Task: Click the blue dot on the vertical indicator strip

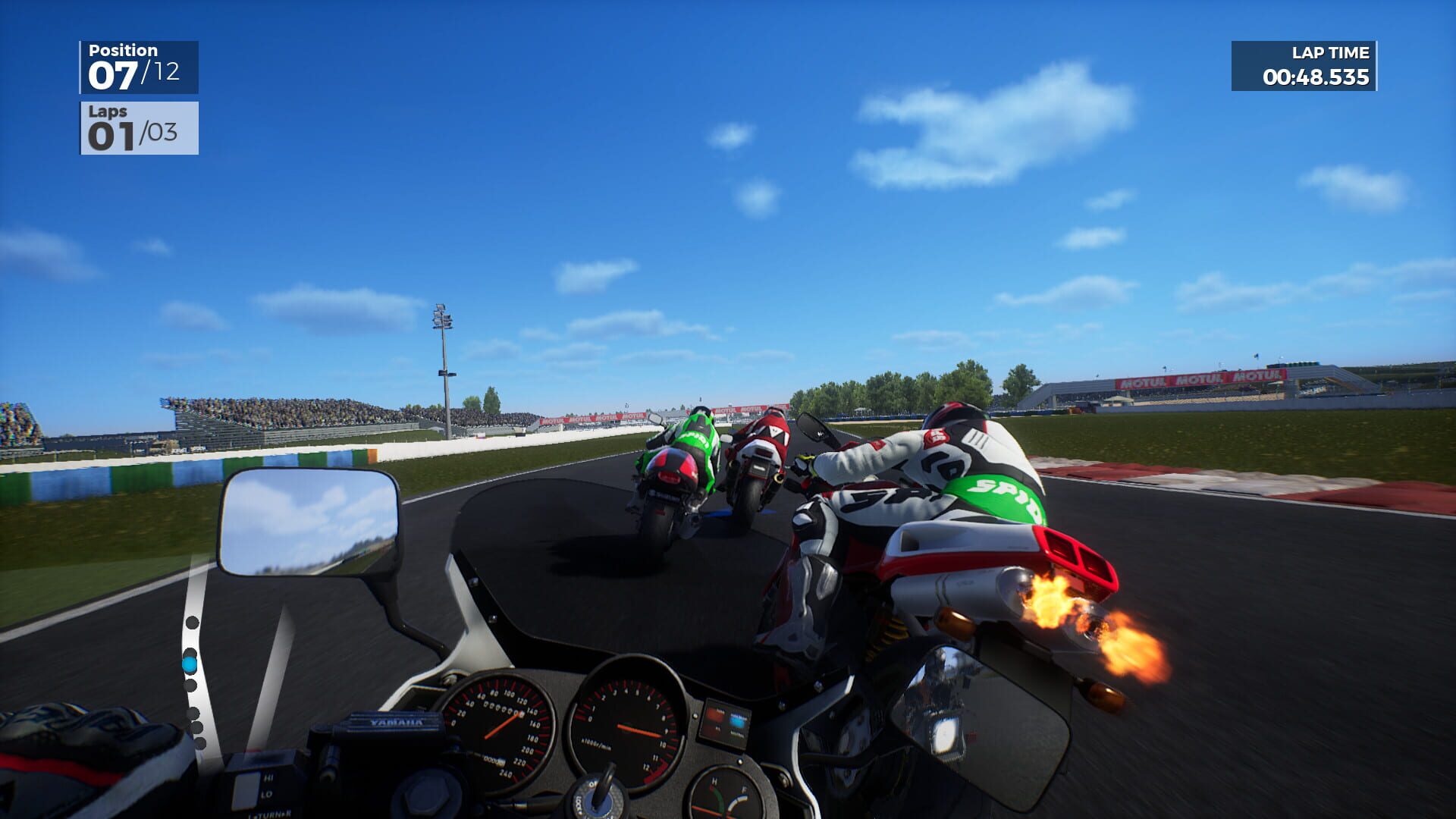Action: click(190, 664)
